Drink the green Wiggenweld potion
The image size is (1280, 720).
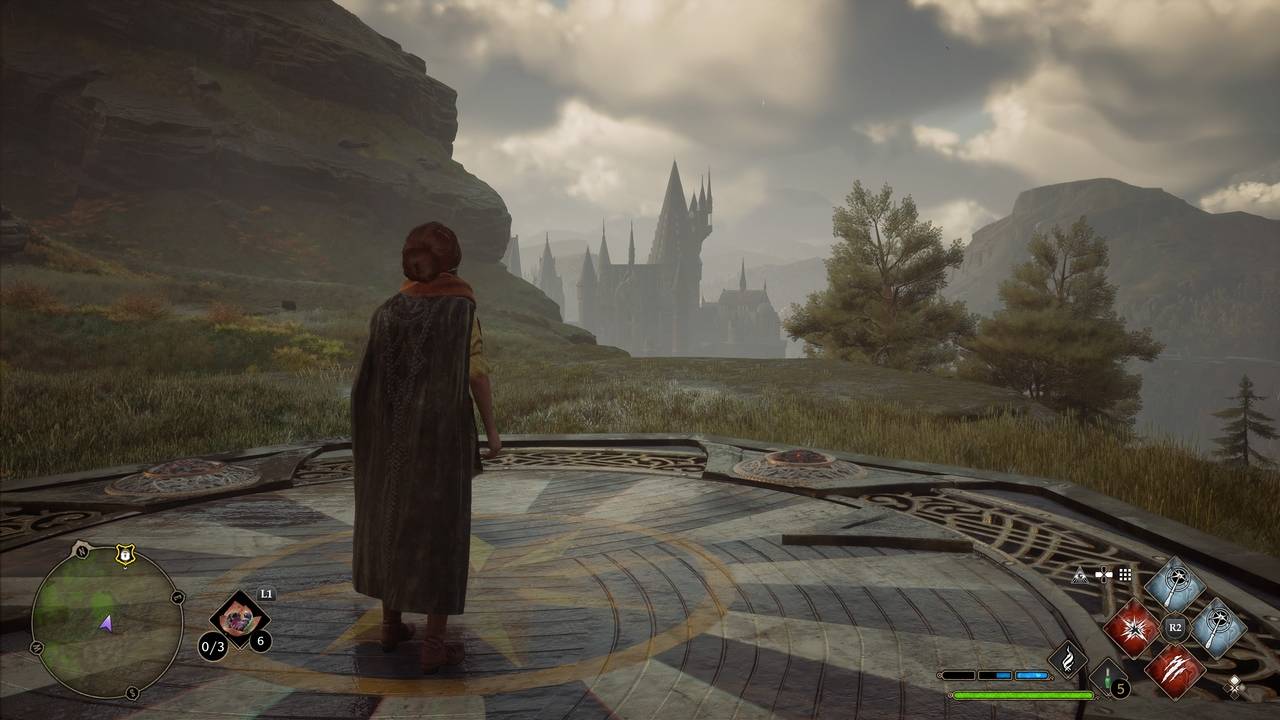pos(1109,680)
